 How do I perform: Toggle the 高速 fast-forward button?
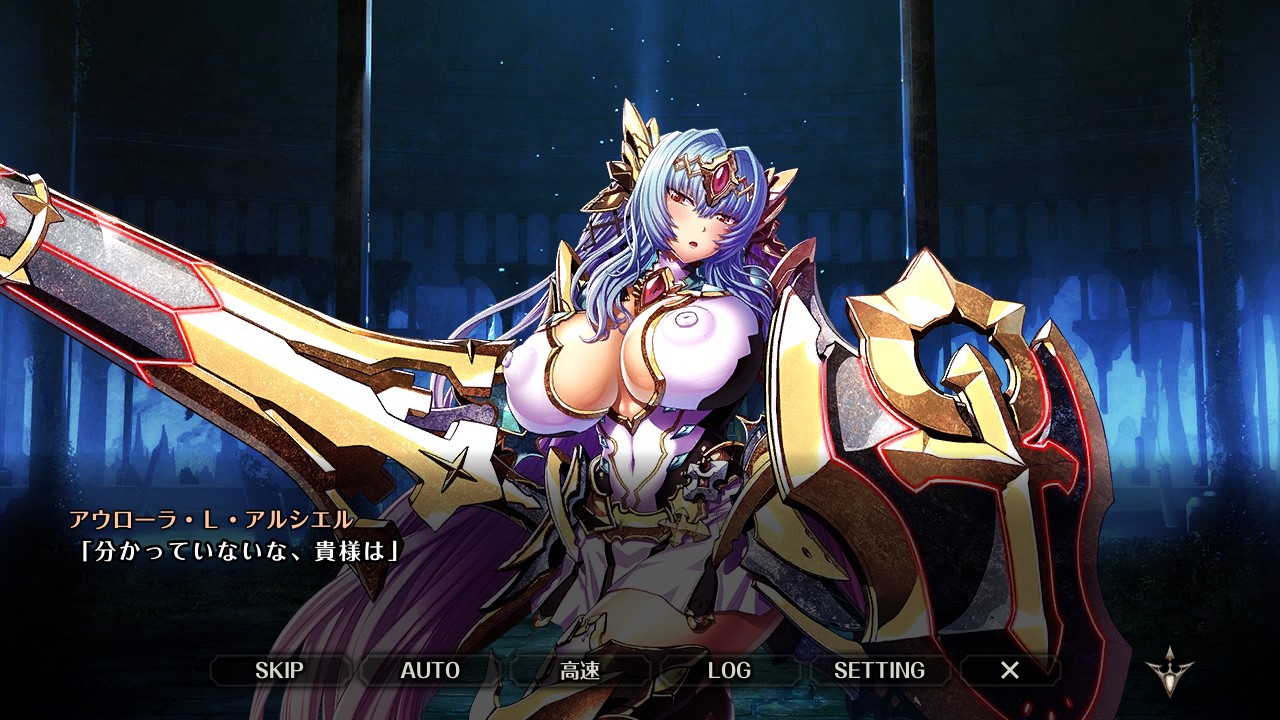tap(580, 670)
